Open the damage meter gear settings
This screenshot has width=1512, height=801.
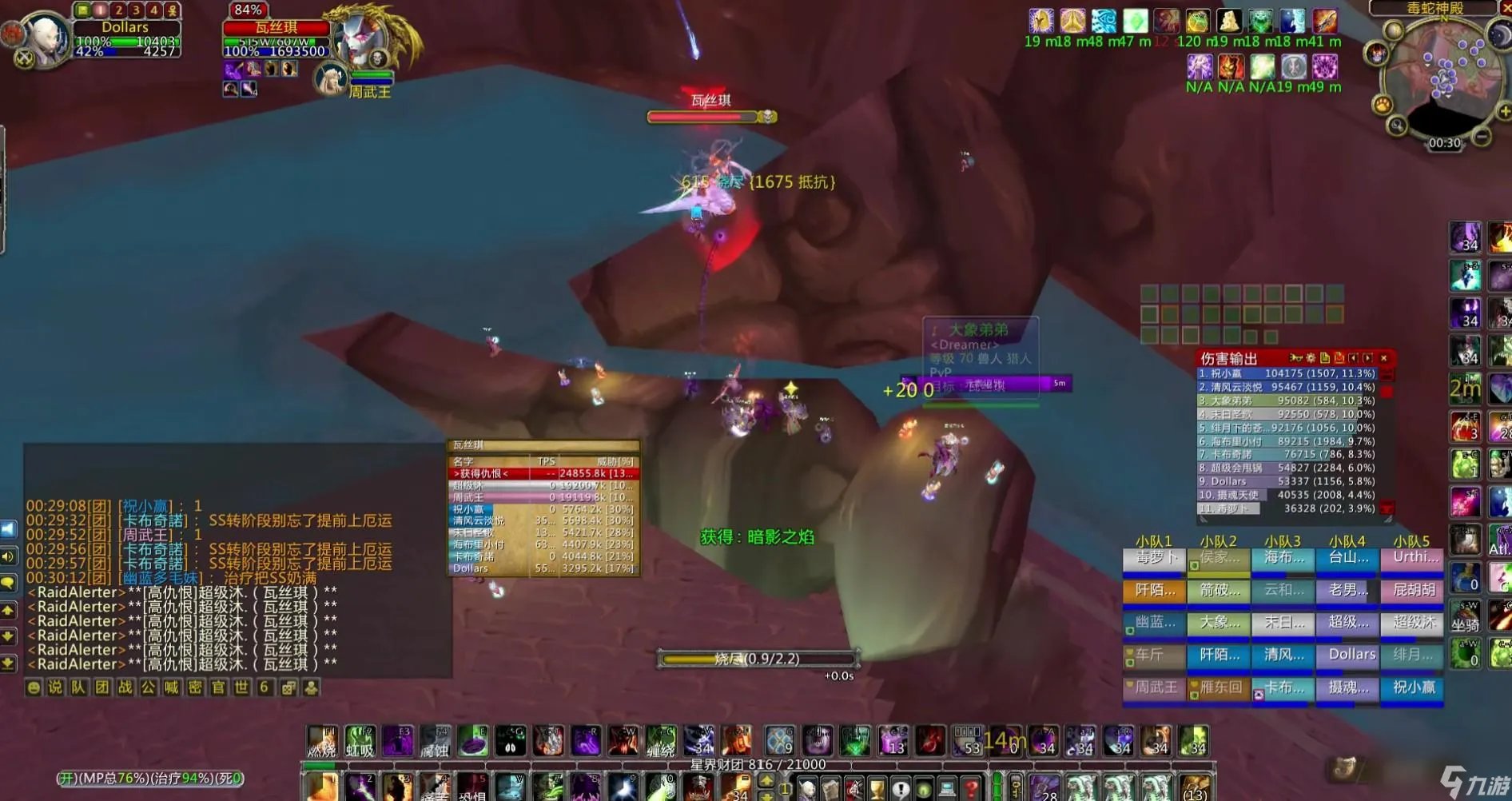(1311, 358)
